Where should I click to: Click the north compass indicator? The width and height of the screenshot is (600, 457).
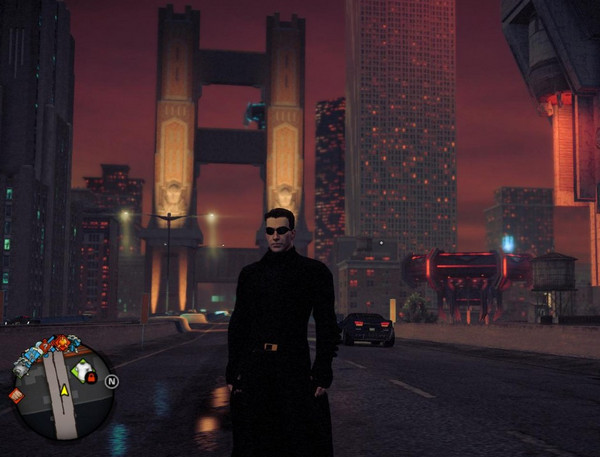pyautogui.click(x=112, y=381)
